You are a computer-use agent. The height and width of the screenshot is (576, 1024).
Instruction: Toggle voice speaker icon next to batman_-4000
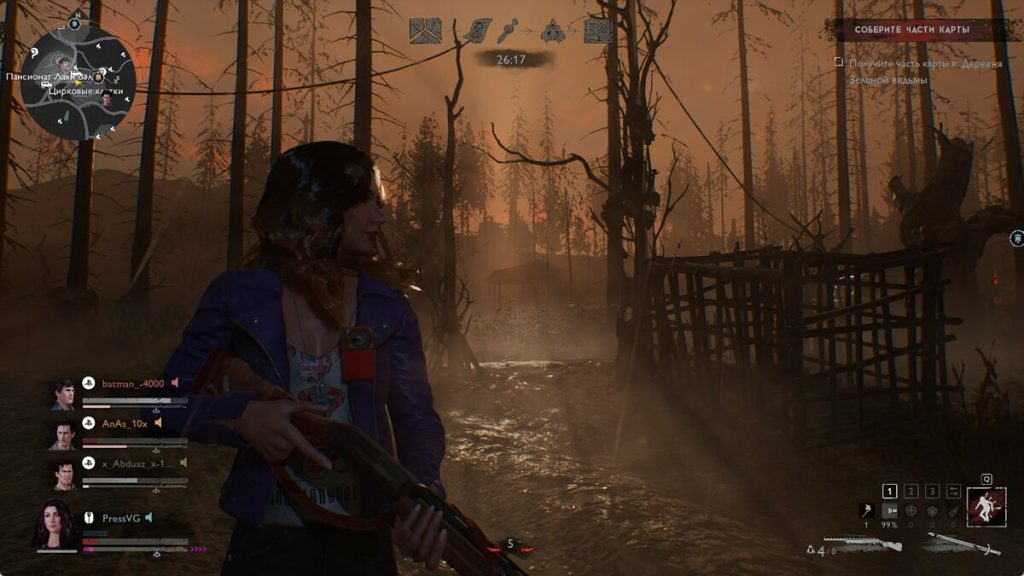[174, 382]
